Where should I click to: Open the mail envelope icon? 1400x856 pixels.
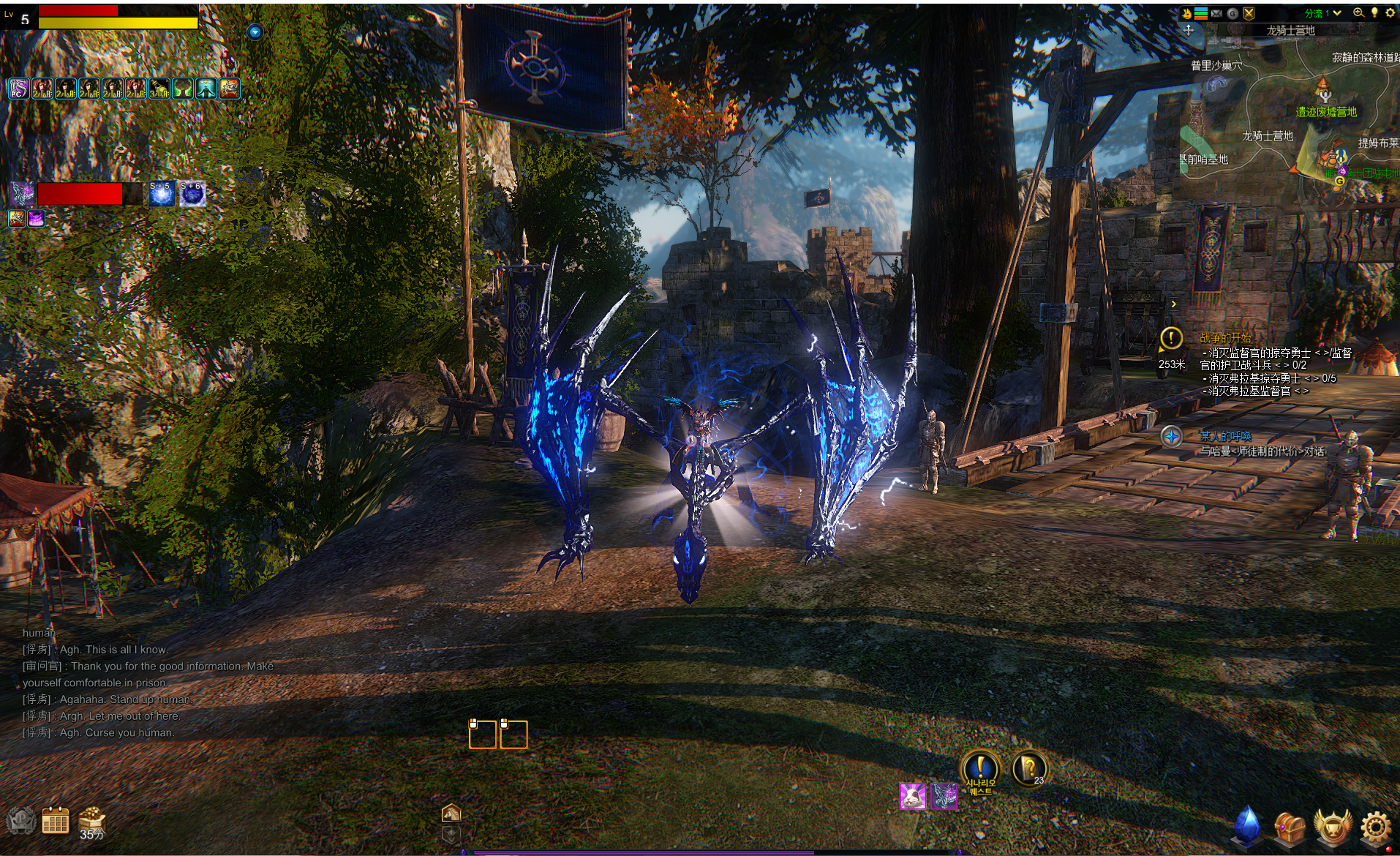click(x=1216, y=13)
